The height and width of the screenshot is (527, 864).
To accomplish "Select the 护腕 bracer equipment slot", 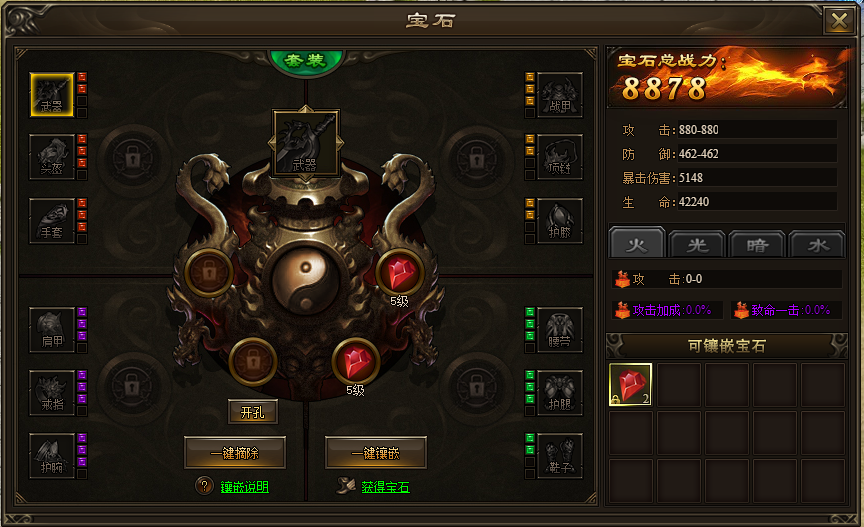I will pos(52,455).
